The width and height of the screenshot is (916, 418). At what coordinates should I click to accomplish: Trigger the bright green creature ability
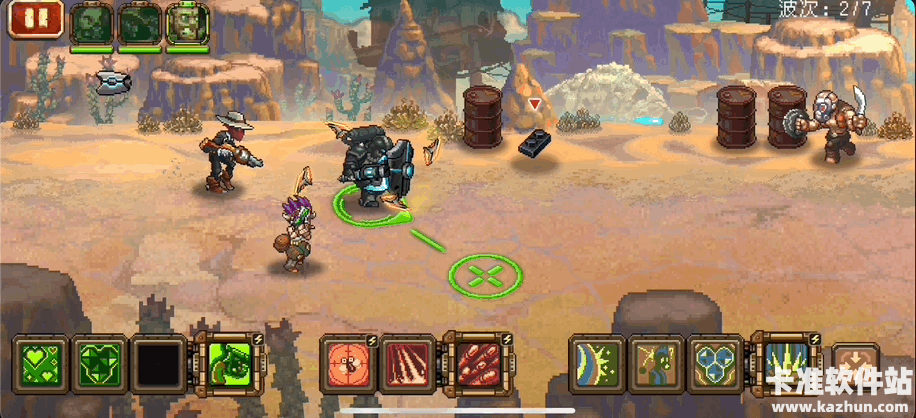click(x=229, y=360)
